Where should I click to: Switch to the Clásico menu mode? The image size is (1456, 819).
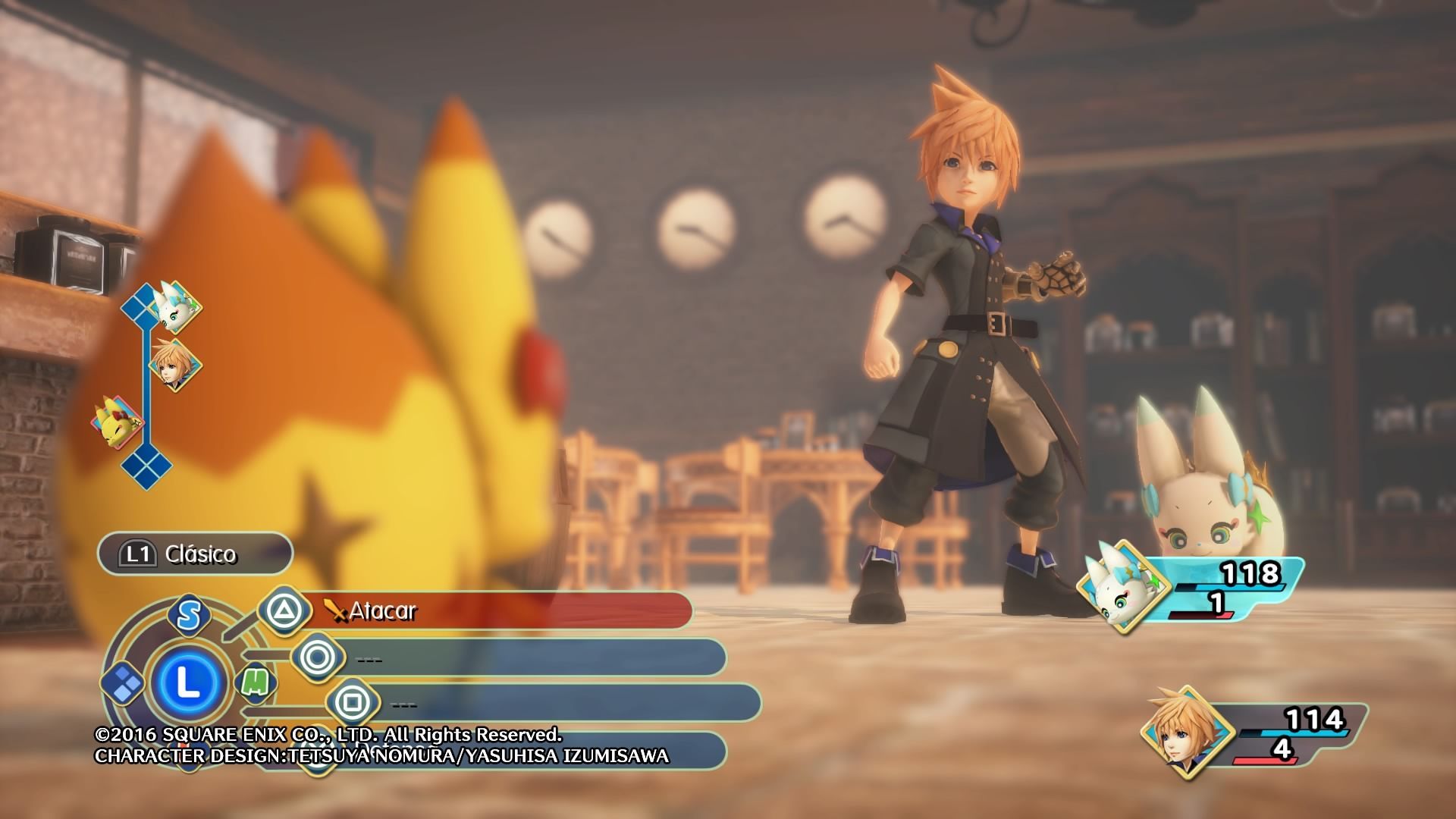click(x=195, y=554)
